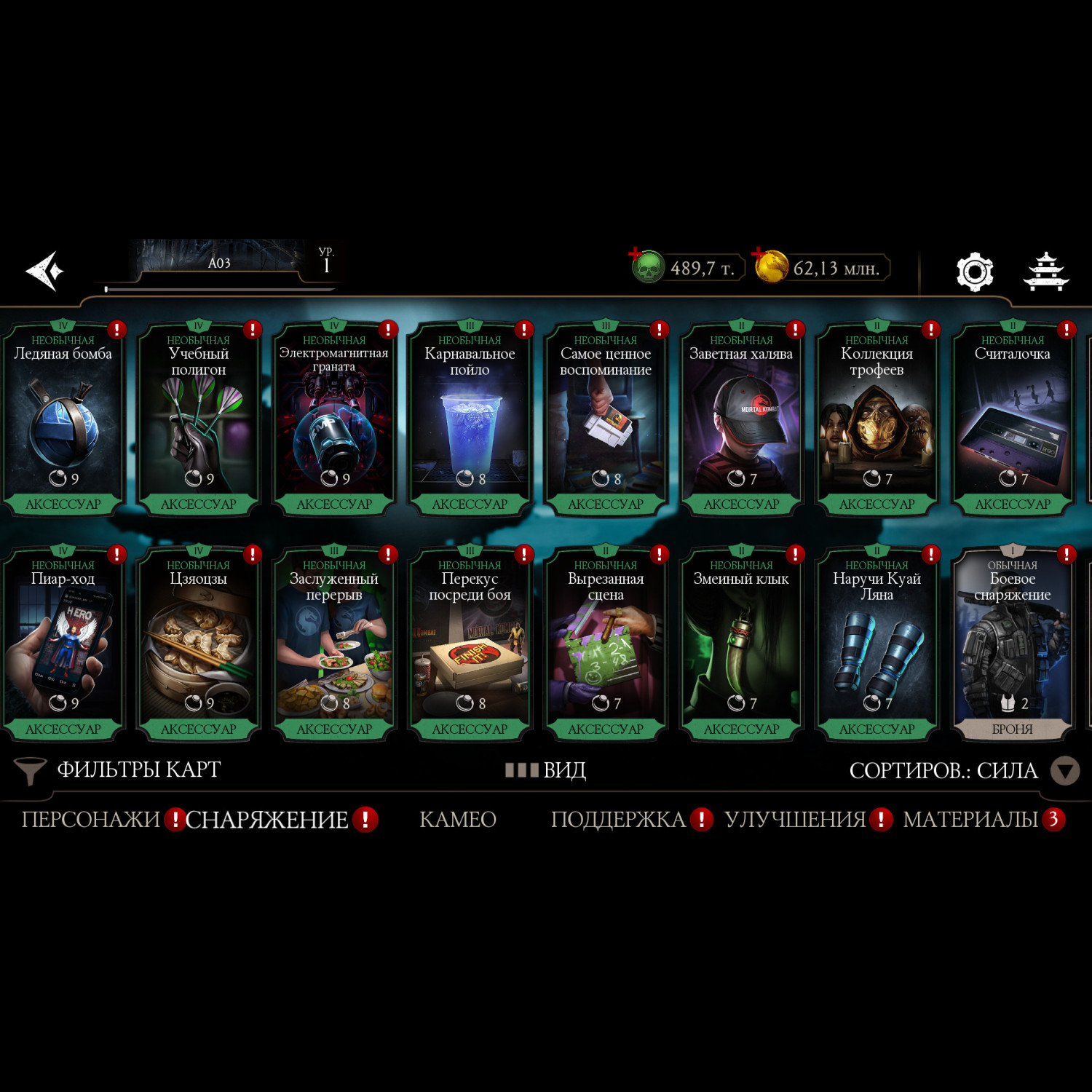Choose the Карнавальное пойло card
Screen dimensions: 1092x1092
click(x=470, y=419)
